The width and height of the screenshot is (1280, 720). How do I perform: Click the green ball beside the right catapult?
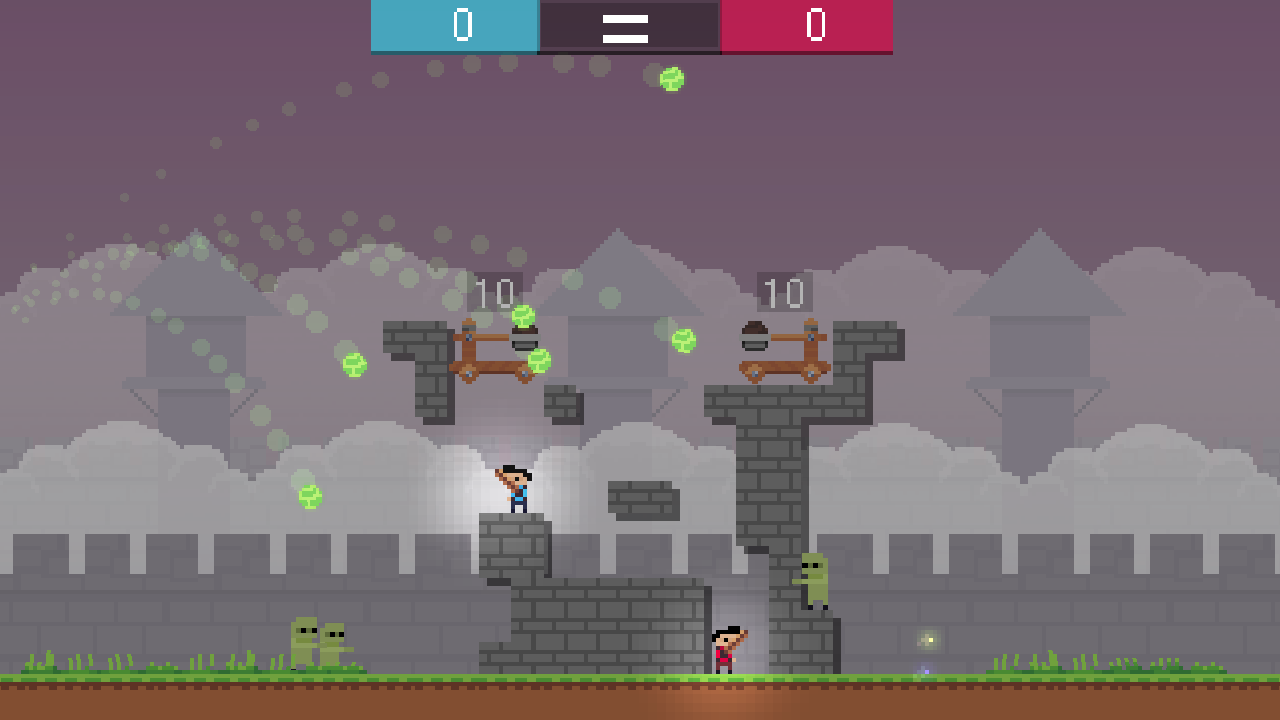[x=683, y=339]
